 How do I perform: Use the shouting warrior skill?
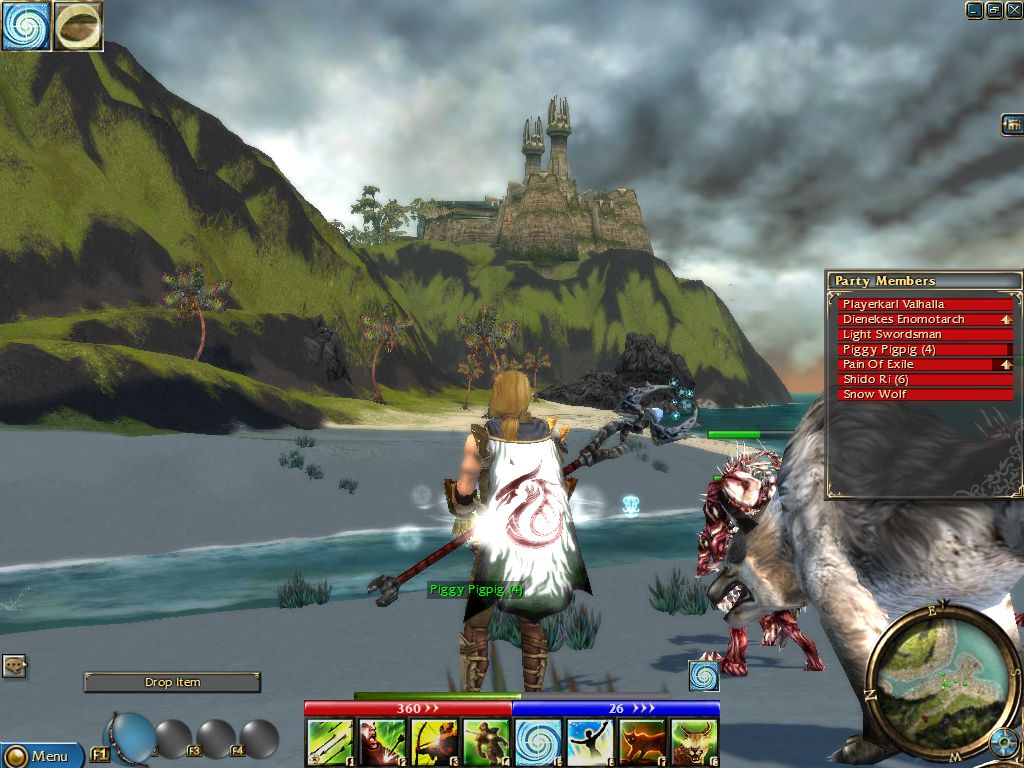click(x=382, y=743)
